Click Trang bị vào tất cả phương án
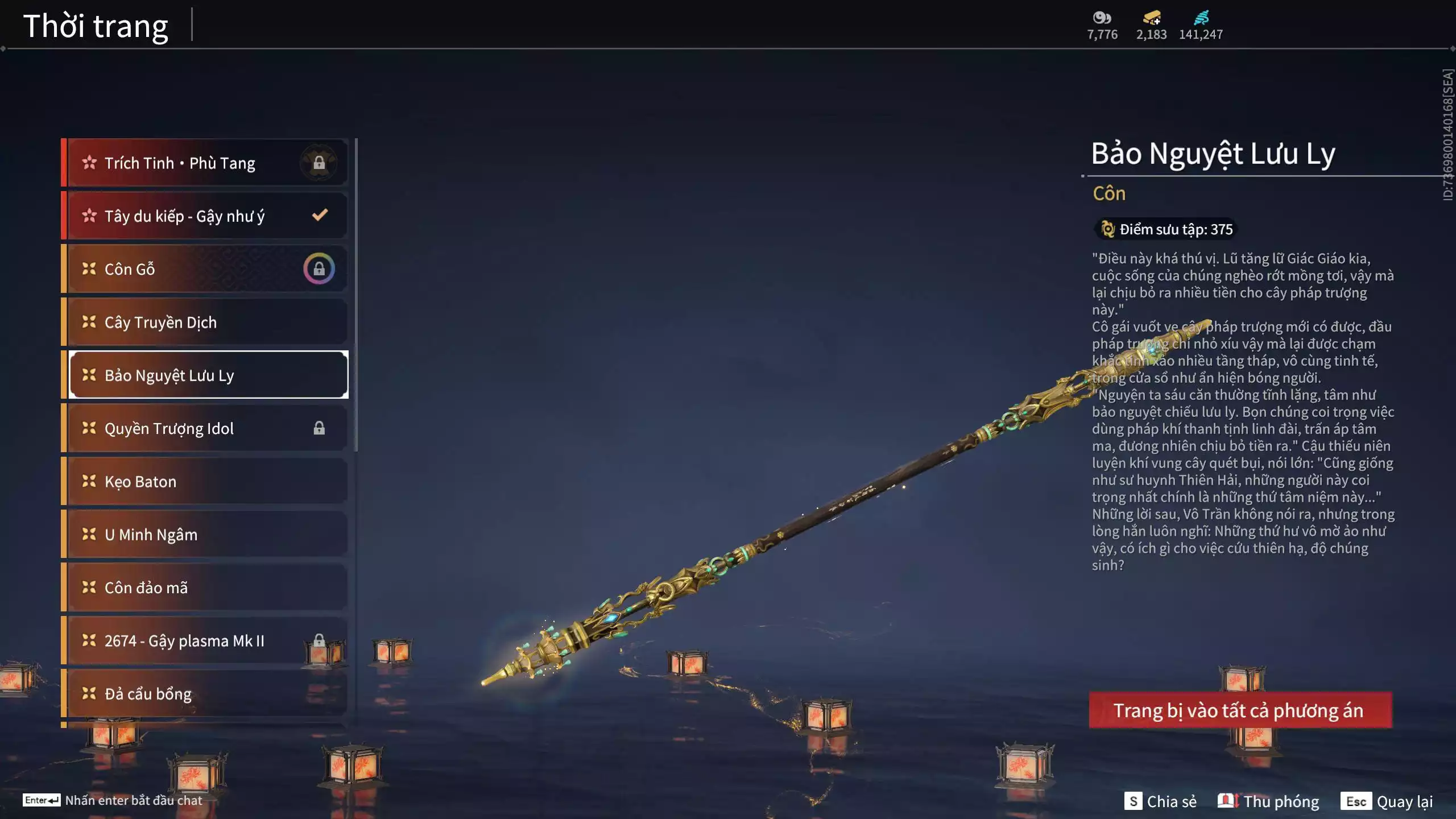 click(x=1240, y=710)
